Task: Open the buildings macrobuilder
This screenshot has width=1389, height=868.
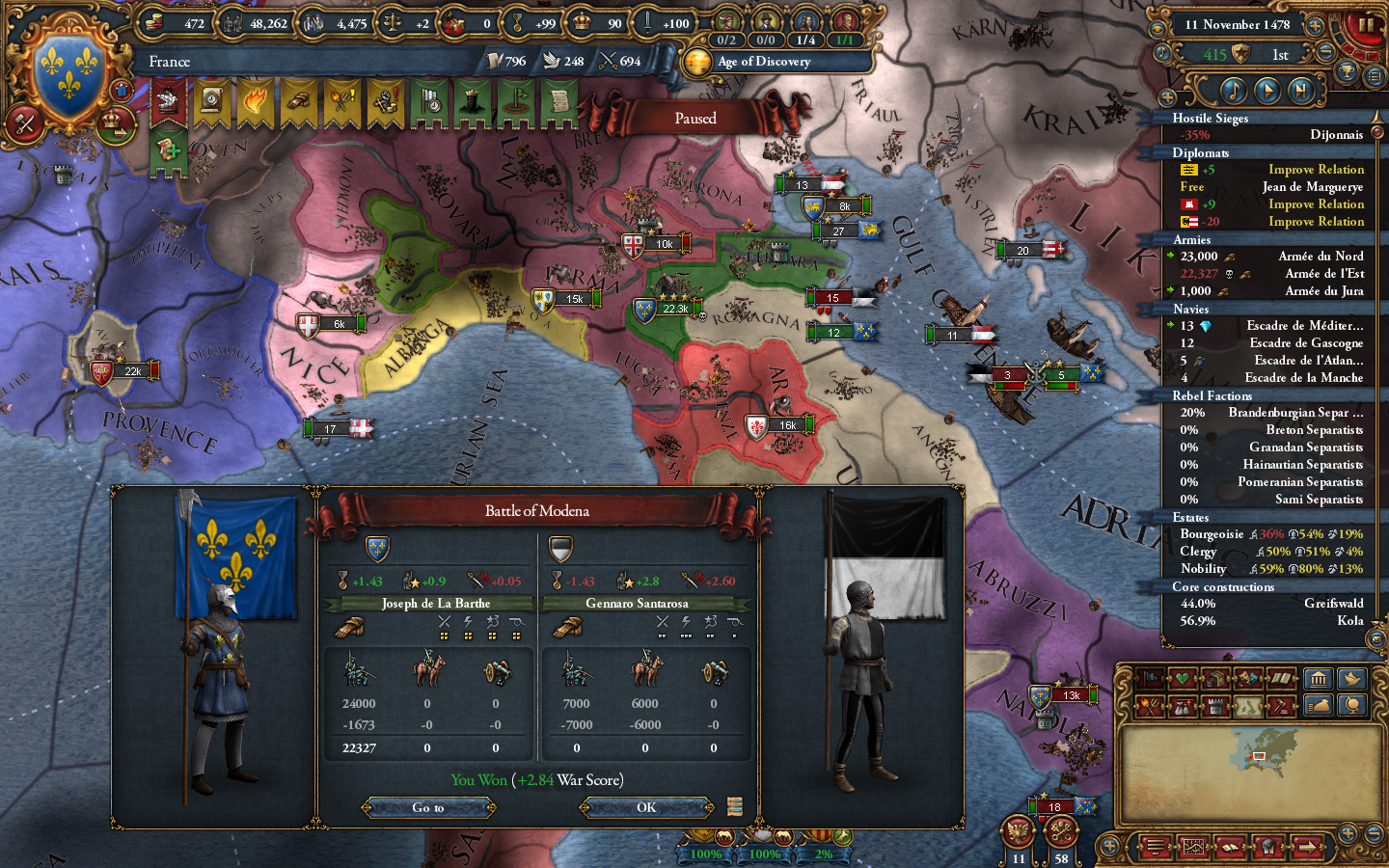Action: pos(1319,679)
